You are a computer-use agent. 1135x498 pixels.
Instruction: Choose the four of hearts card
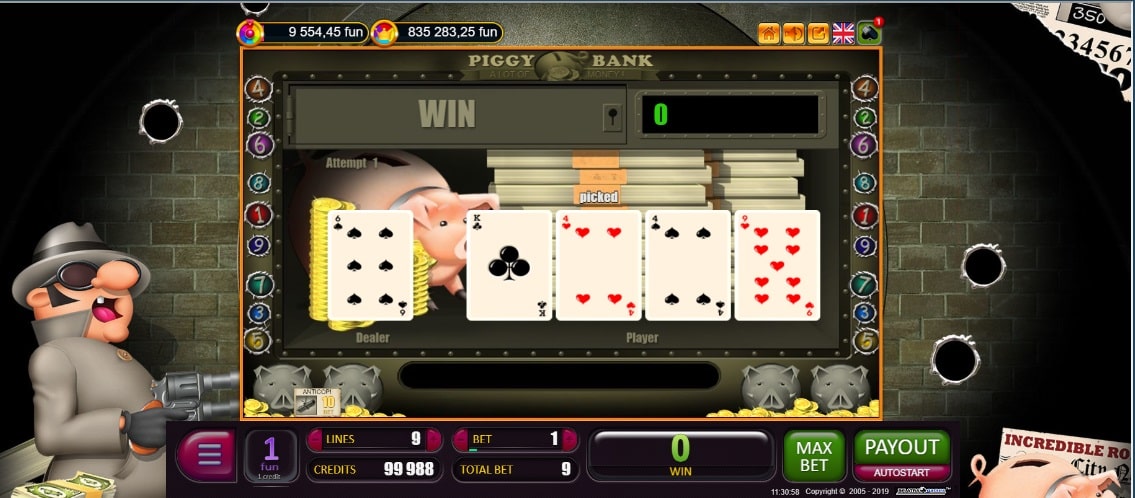598,265
